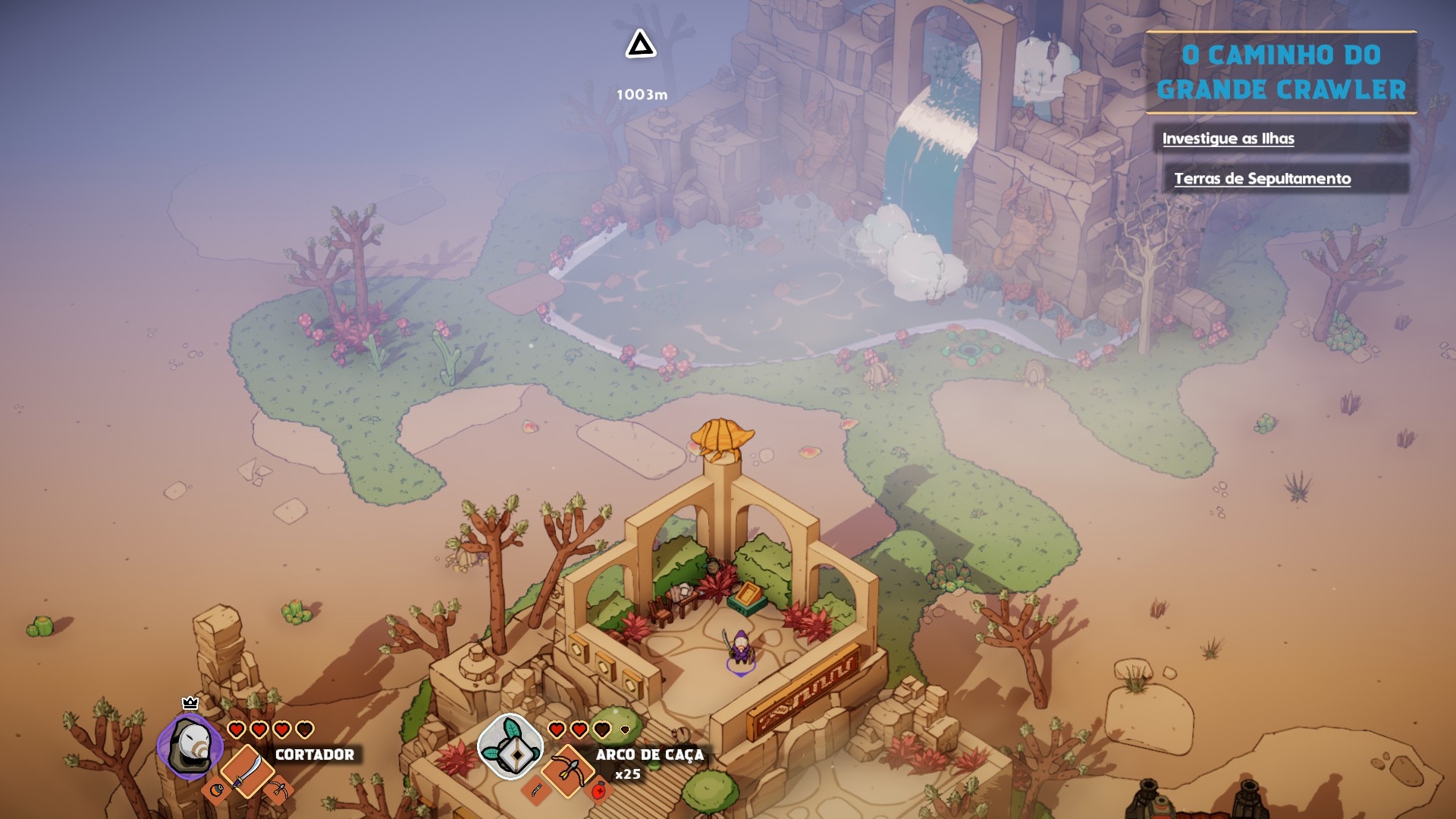Select the Arco de Caça bow slot

[568, 769]
